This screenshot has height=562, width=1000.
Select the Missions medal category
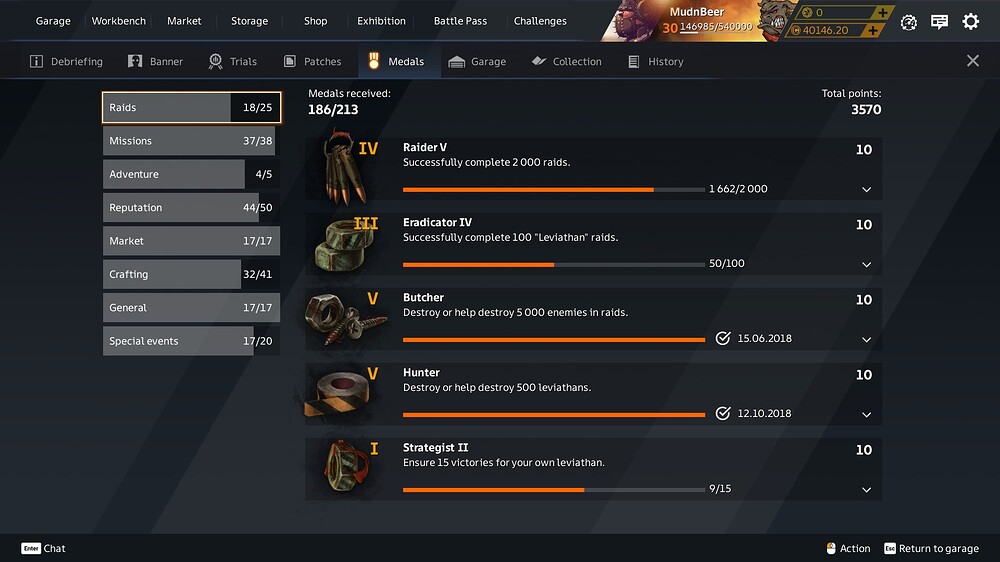pyautogui.click(x=189, y=141)
